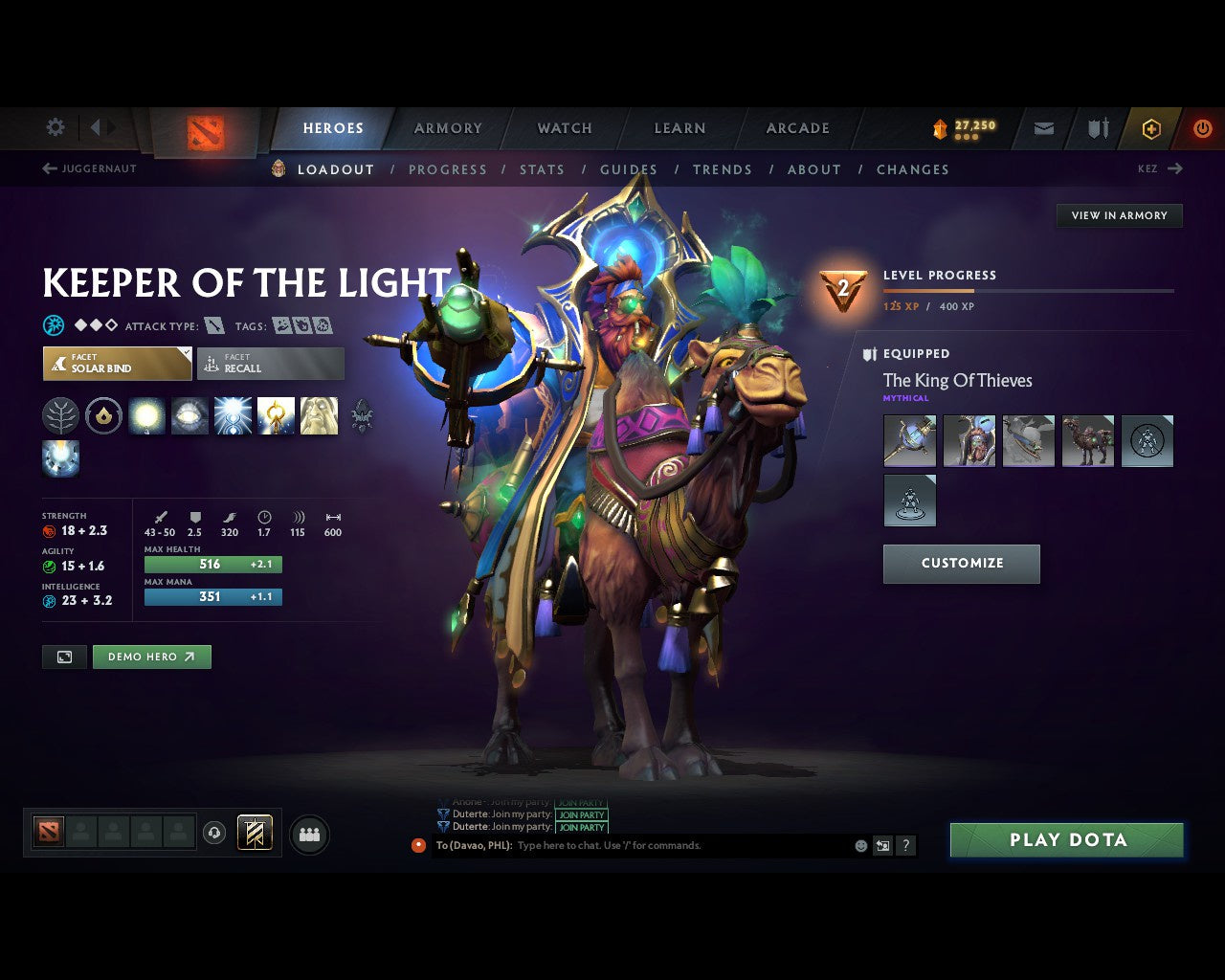Click the power/logout icon at top right
1225x980 pixels.
(1203, 128)
